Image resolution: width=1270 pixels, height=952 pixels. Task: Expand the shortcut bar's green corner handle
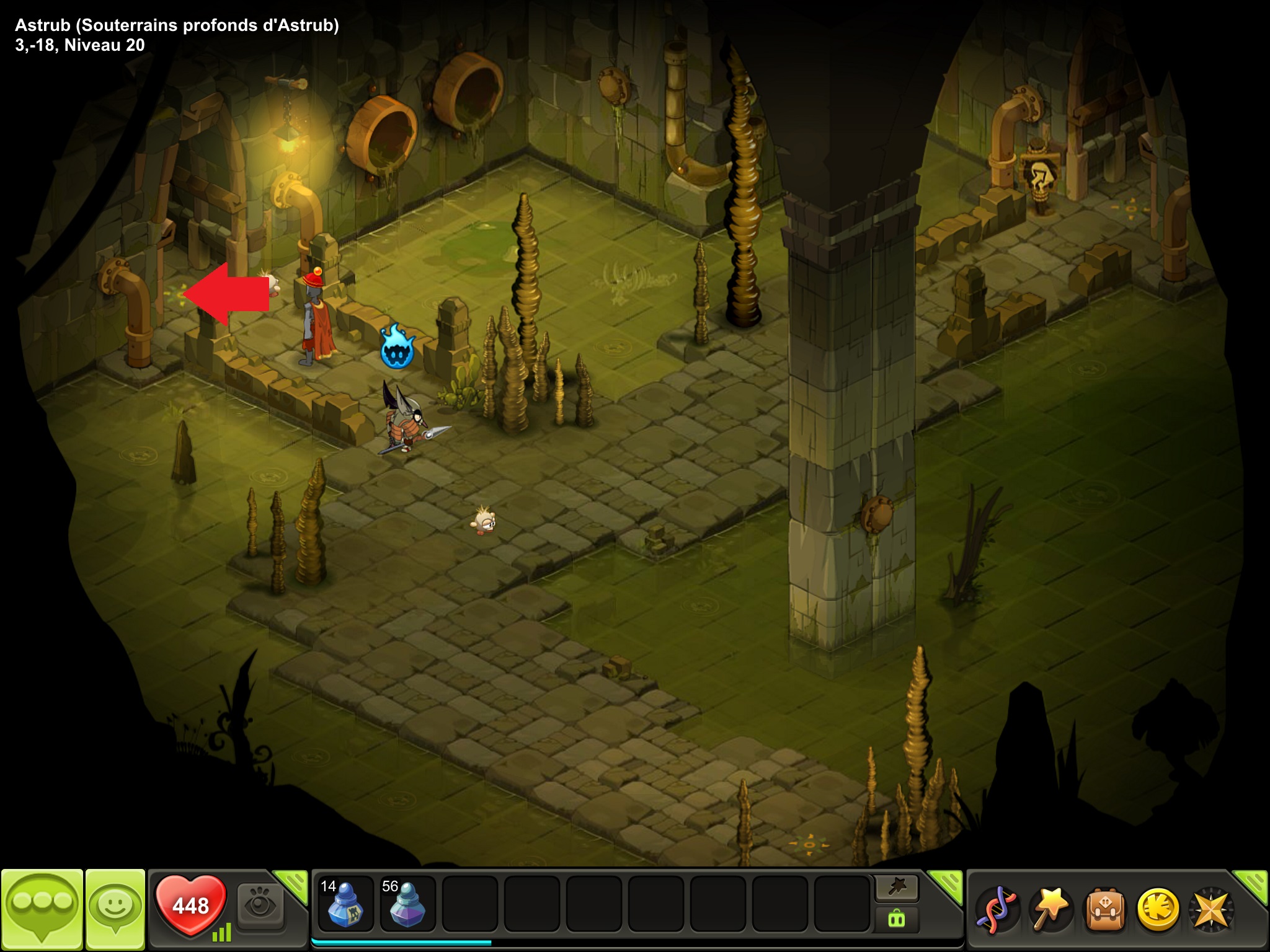[x=946, y=885]
